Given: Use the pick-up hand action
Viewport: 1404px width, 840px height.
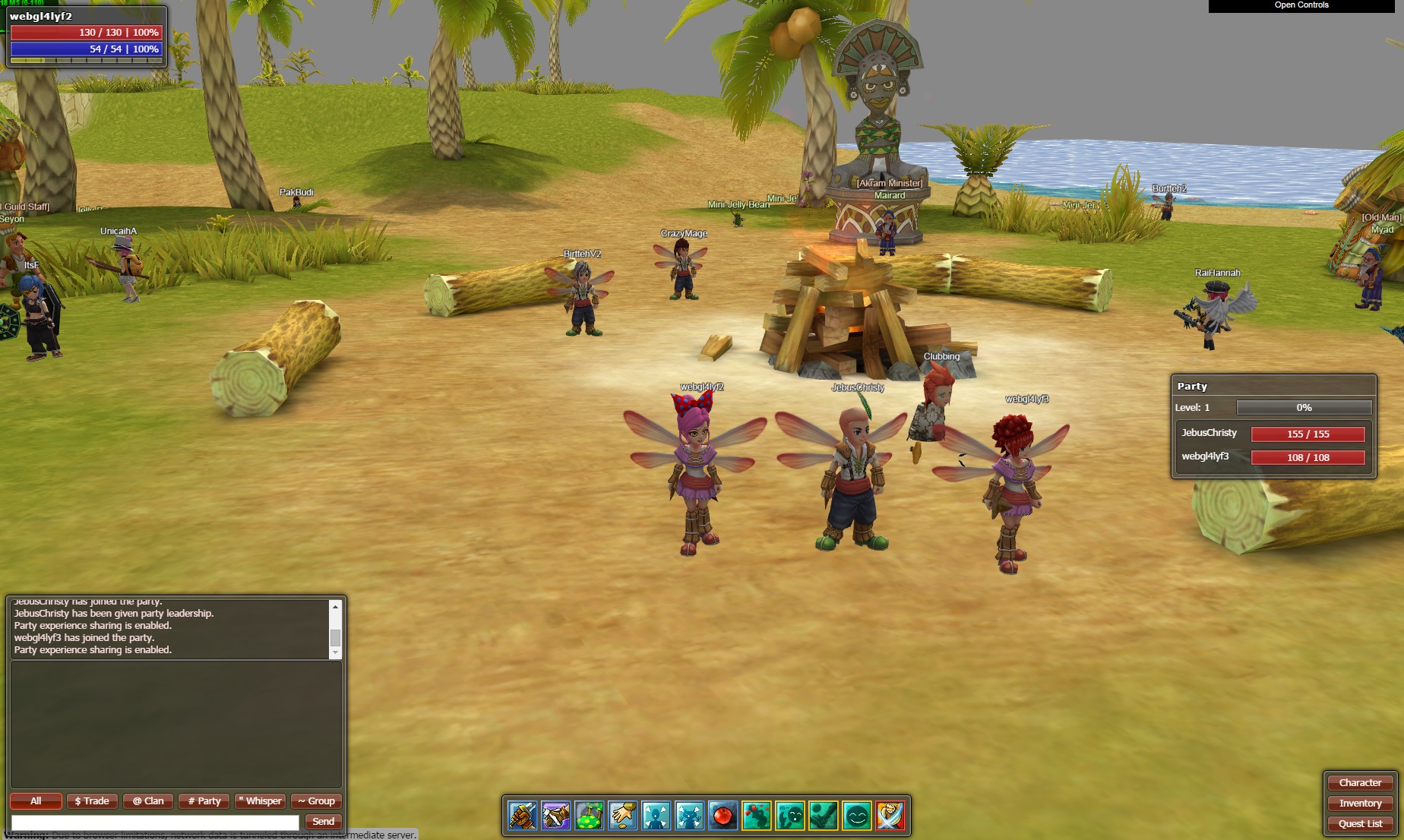Looking at the screenshot, I should [623, 816].
